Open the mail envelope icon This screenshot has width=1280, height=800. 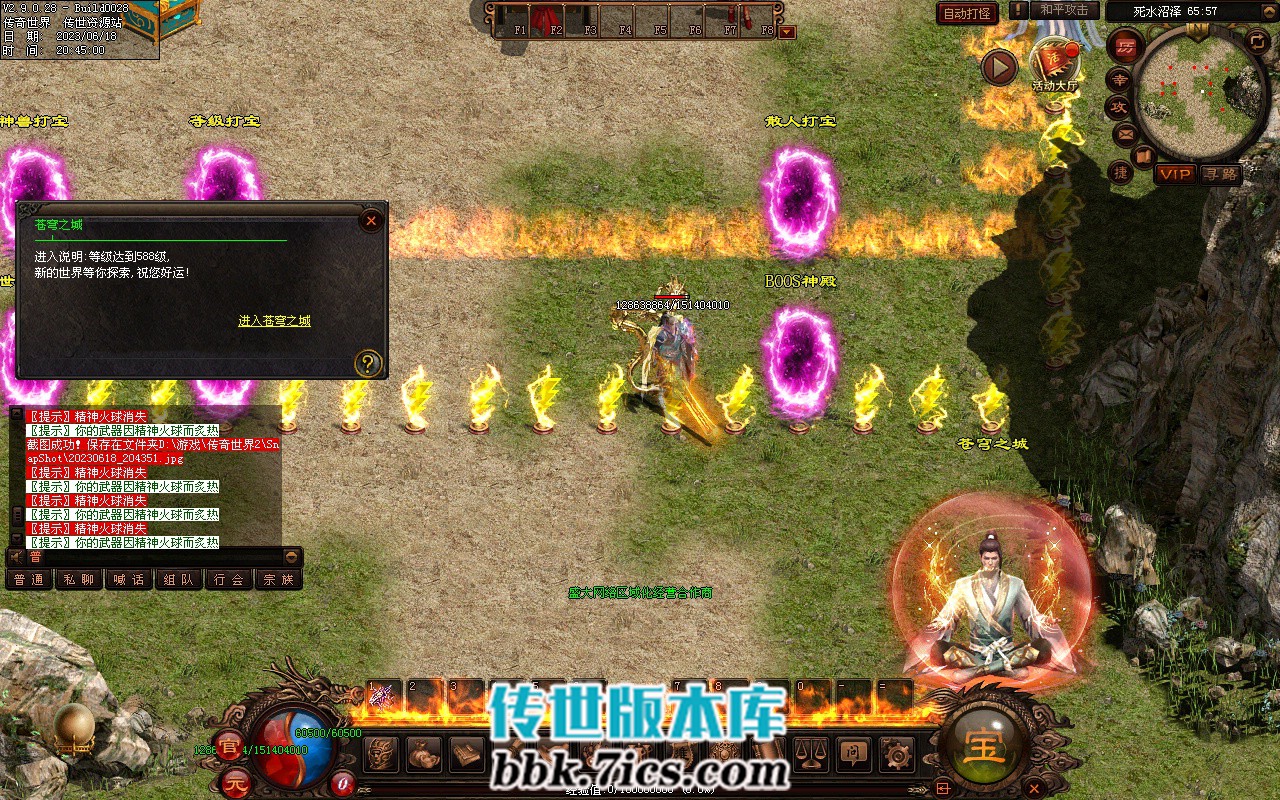coord(1126,132)
